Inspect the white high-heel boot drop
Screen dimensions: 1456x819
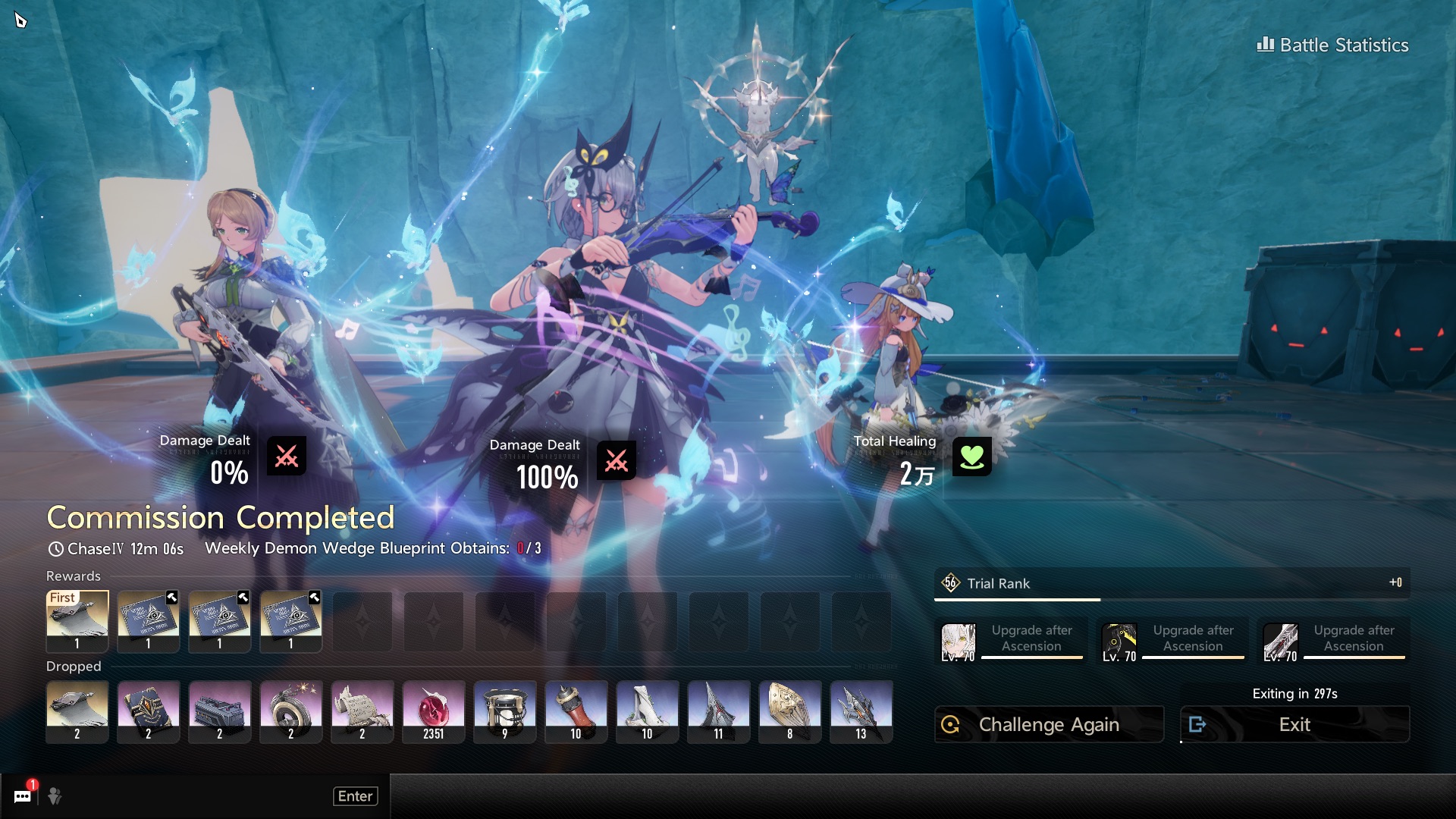648,711
